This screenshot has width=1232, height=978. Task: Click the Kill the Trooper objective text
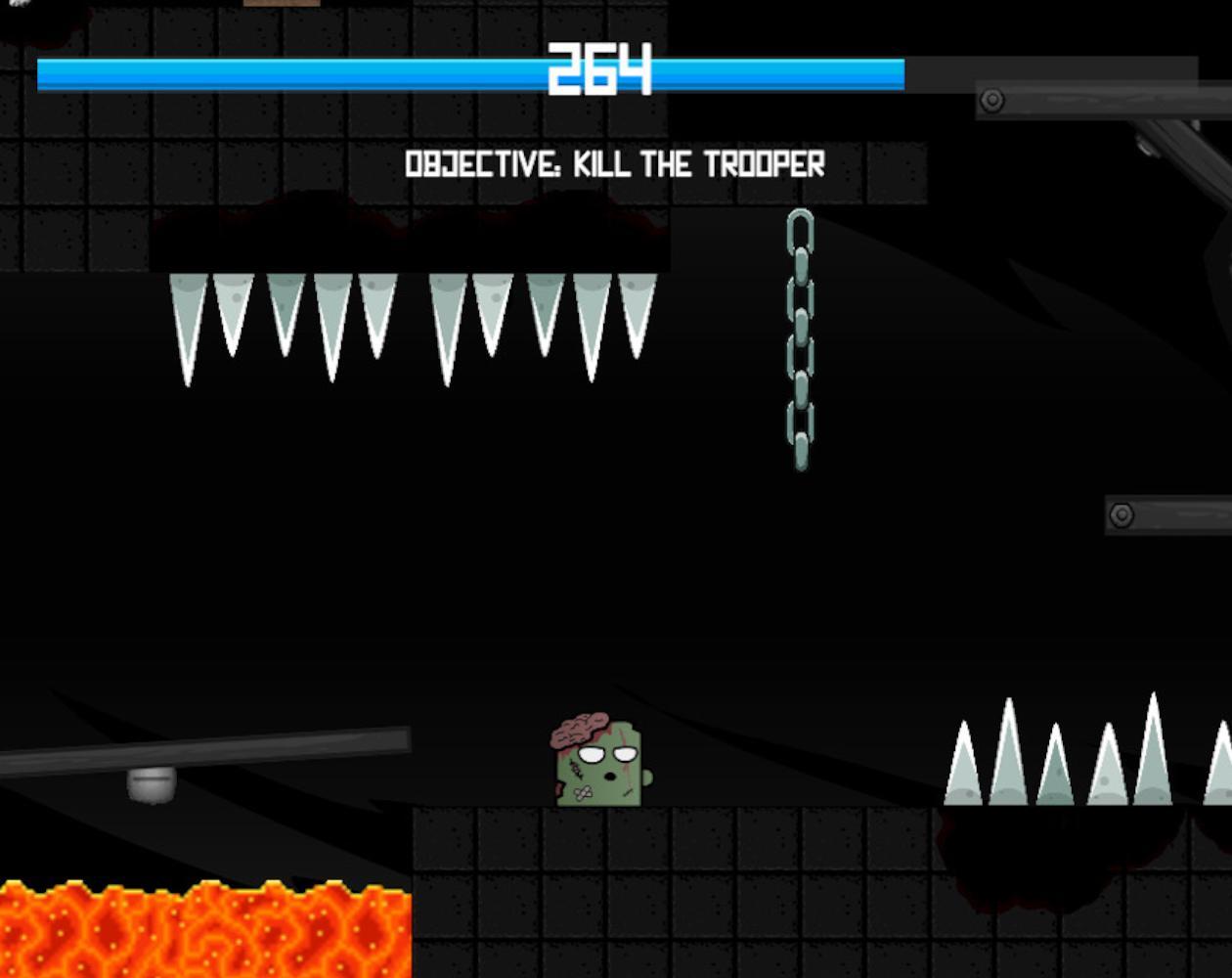[x=615, y=164]
